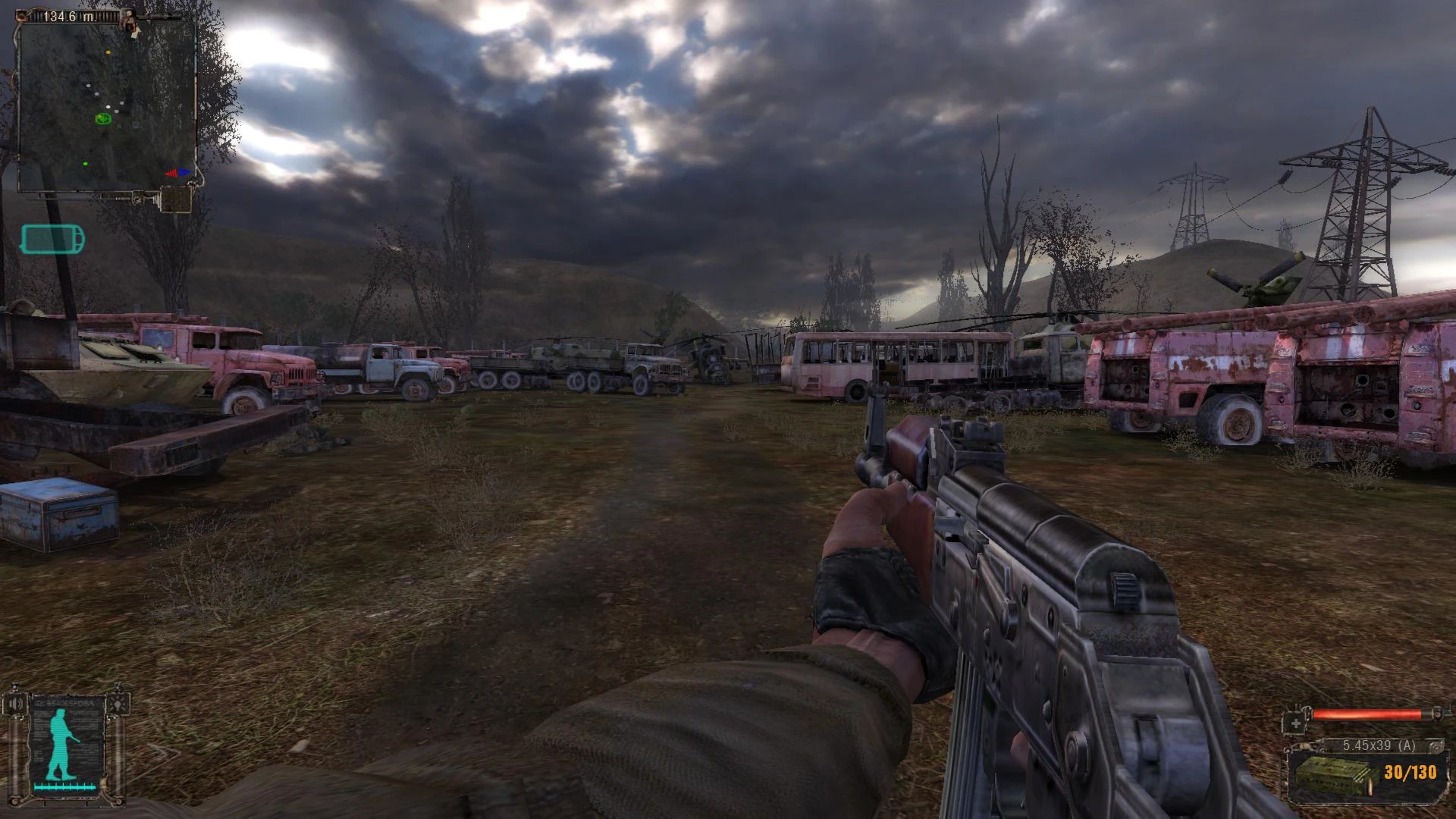
Task: Toggle the teal stalker silhouette display
Action: coord(60,743)
